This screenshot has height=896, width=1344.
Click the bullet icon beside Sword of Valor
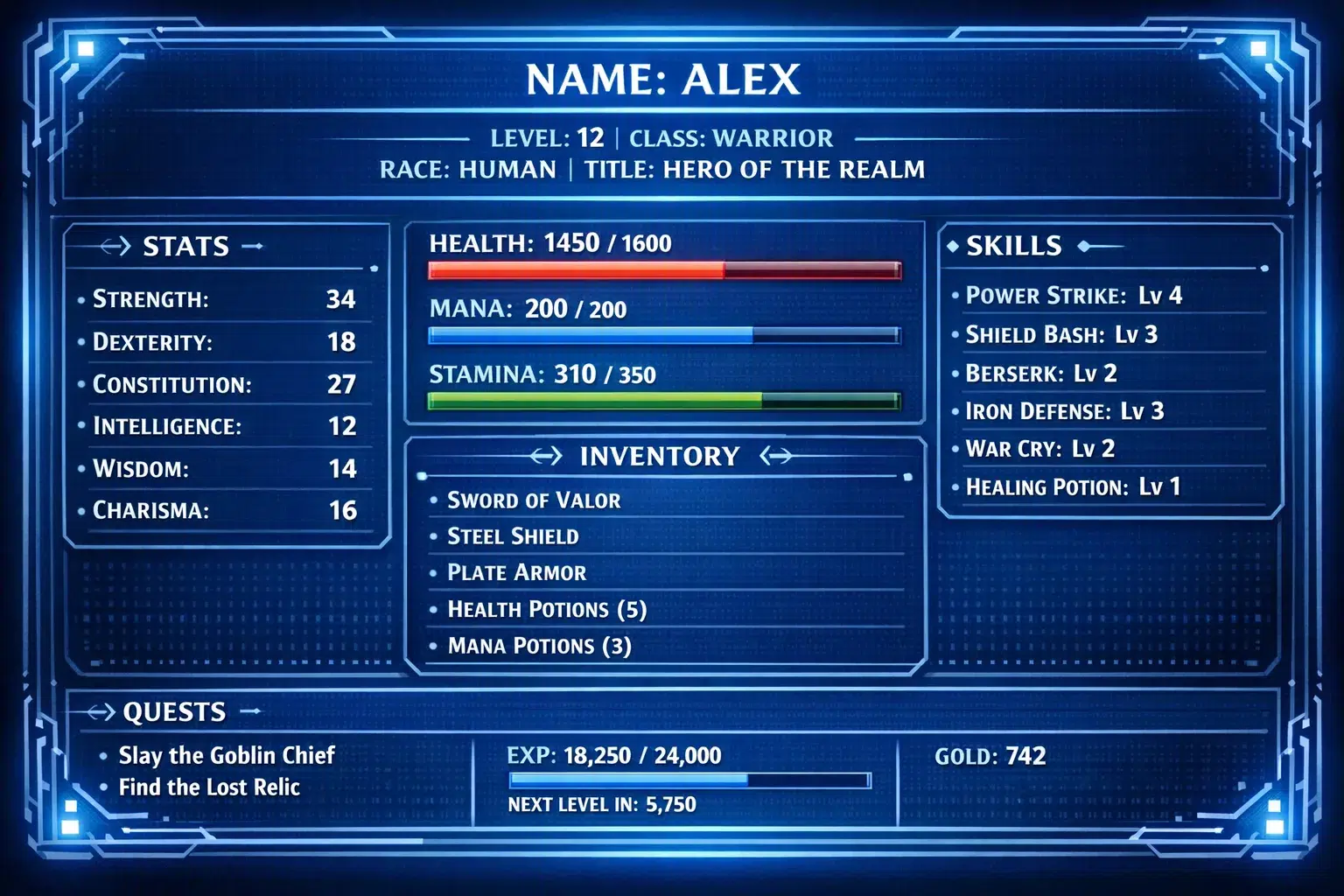coord(434,500)
